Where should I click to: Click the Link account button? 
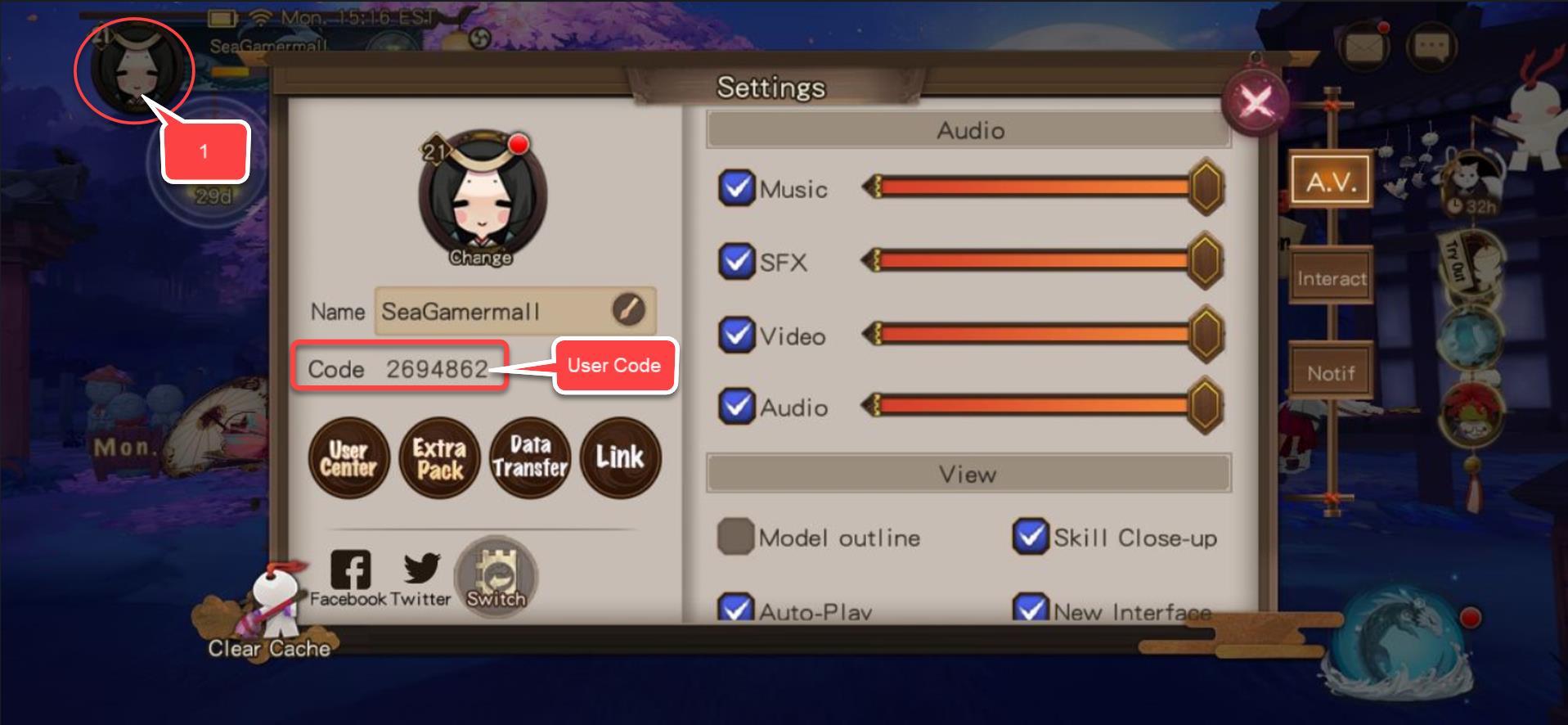tap(620, 458)
